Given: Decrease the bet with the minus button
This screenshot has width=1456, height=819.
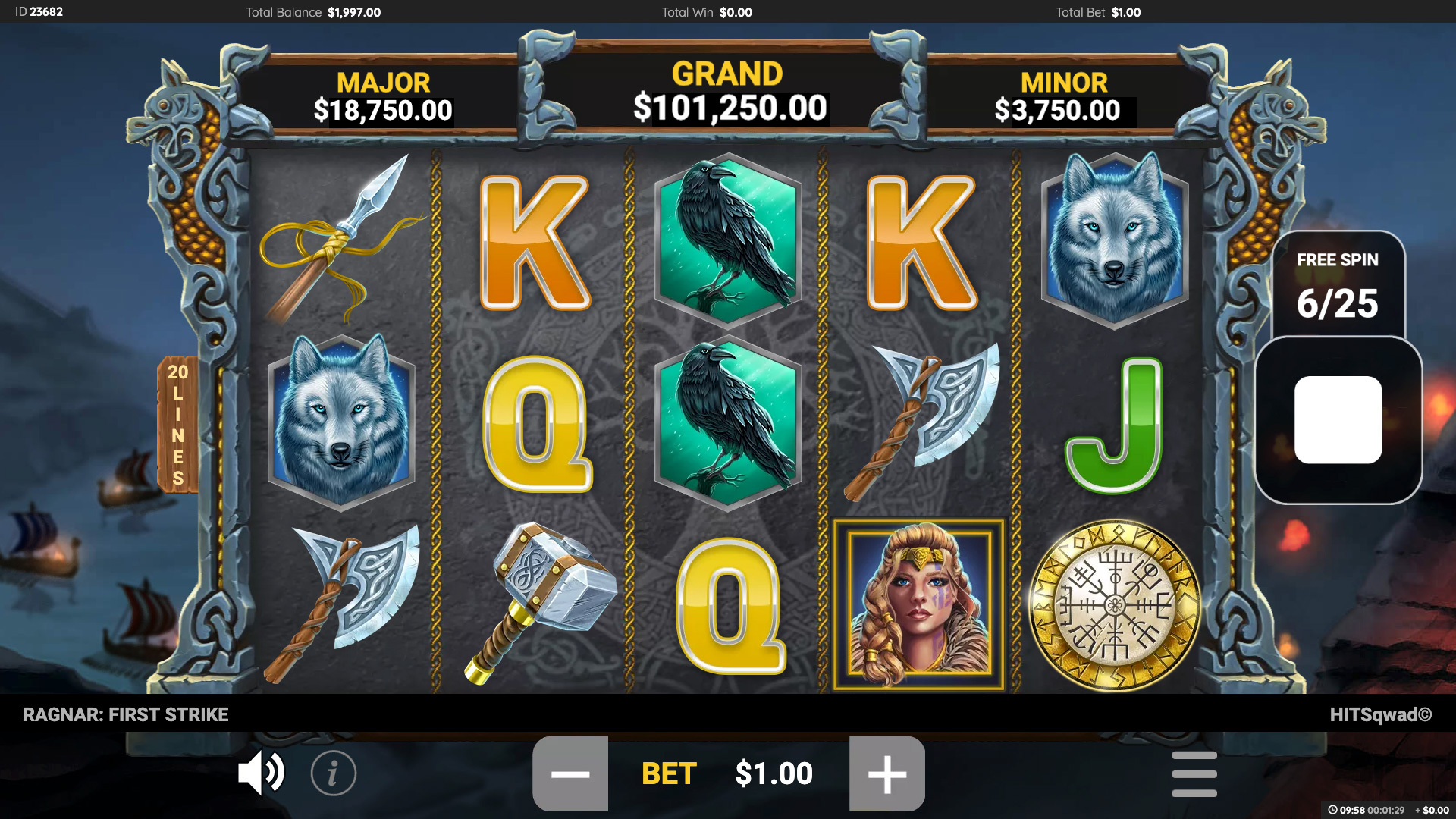Looking at the screenshot, I should [570, 773].
